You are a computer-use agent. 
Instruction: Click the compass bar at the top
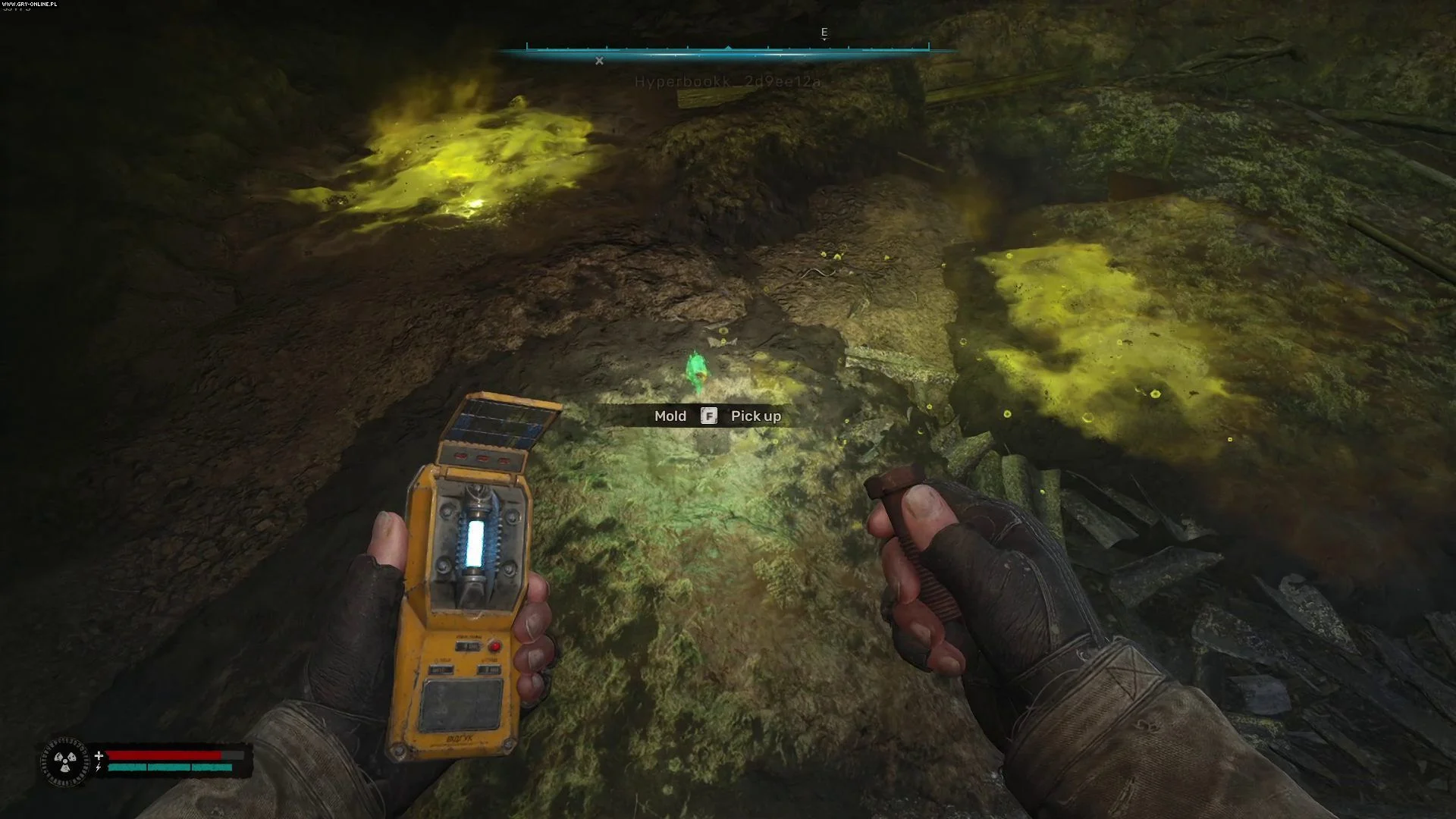pos(727,51)
